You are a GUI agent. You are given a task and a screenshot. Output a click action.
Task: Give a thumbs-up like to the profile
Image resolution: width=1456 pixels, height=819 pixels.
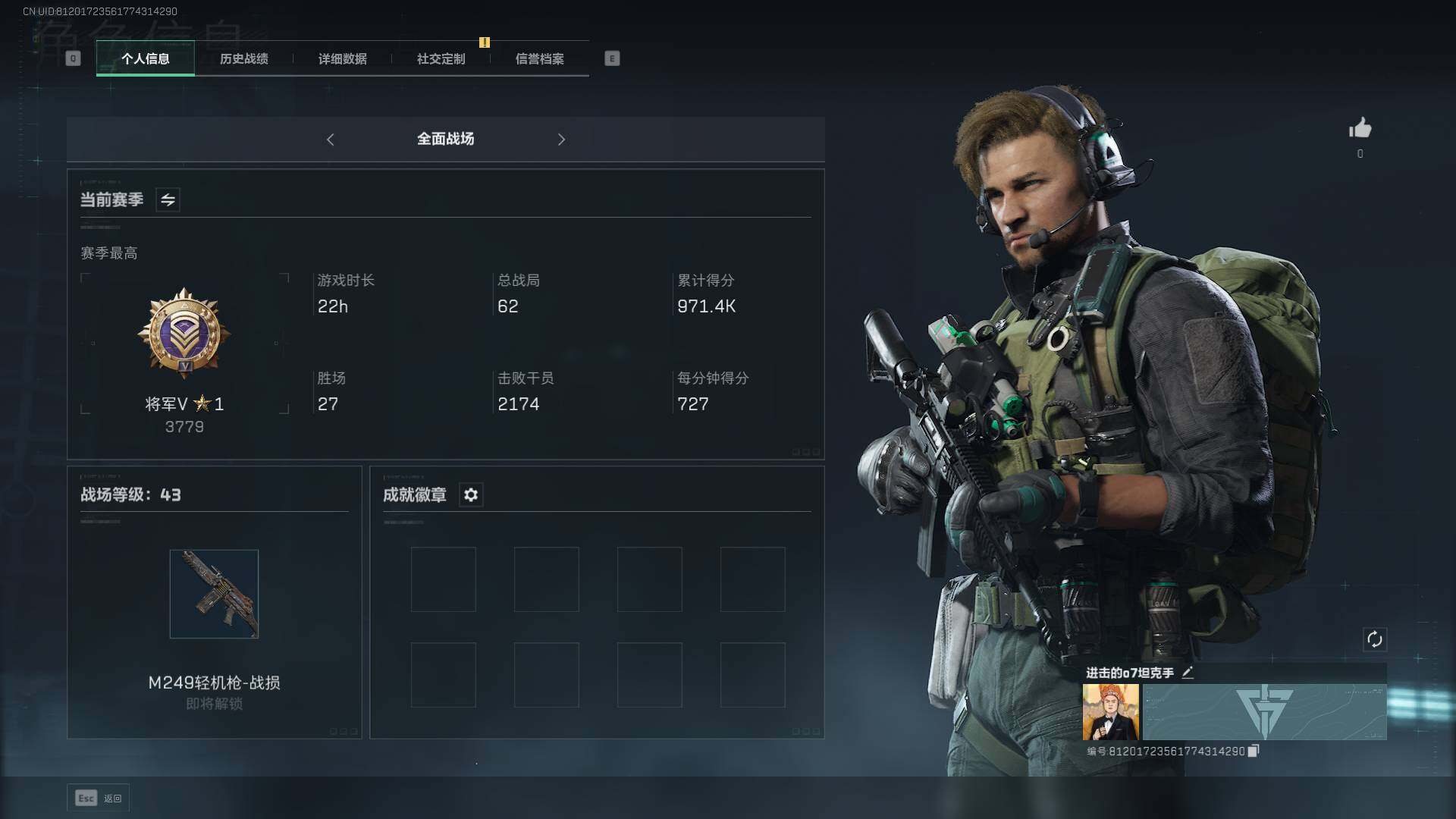(x=1360, y=128)
